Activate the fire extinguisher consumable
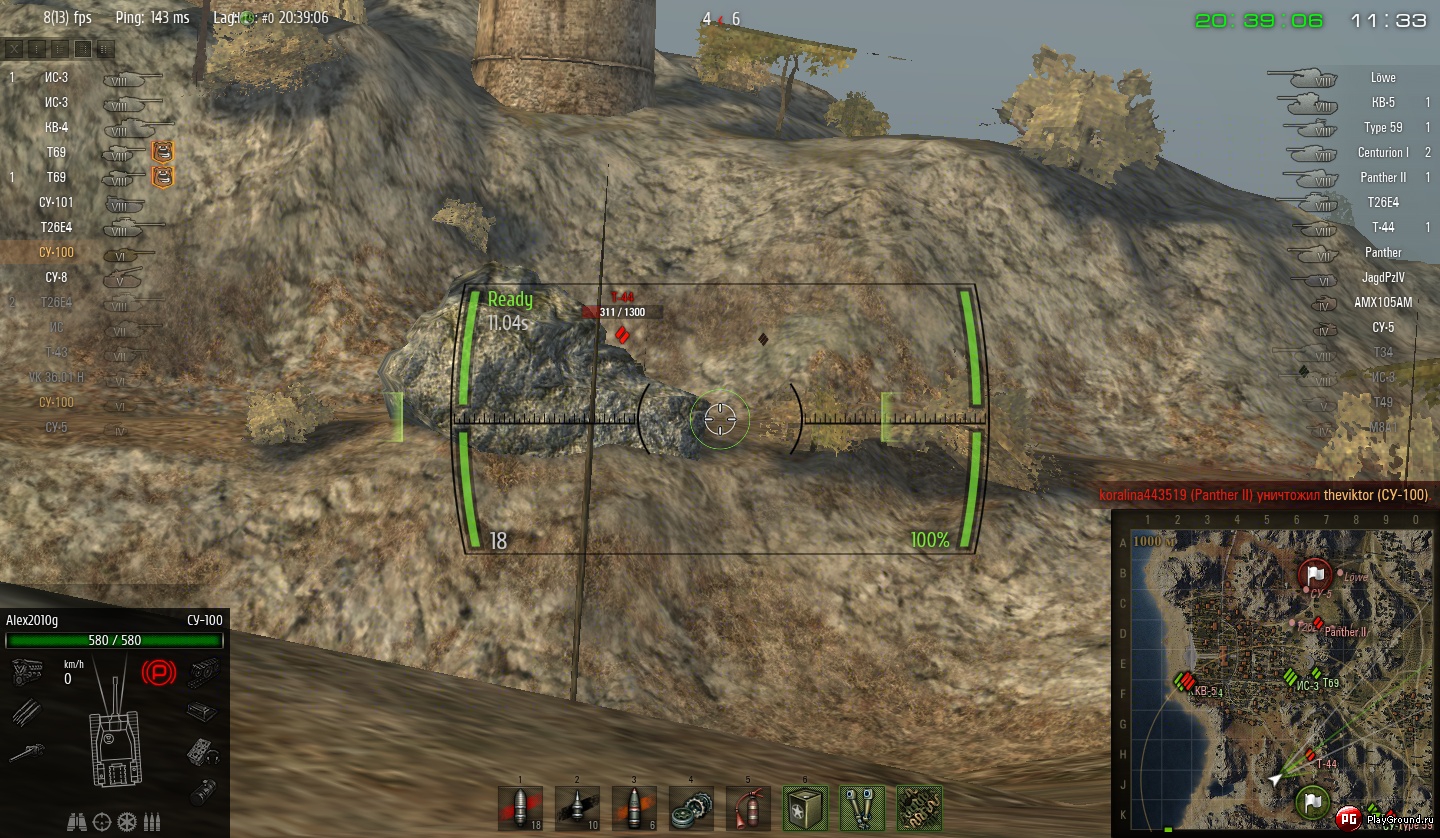This screenshot has width=1440, height=838. pyautogui.click(x=748, y=808)
